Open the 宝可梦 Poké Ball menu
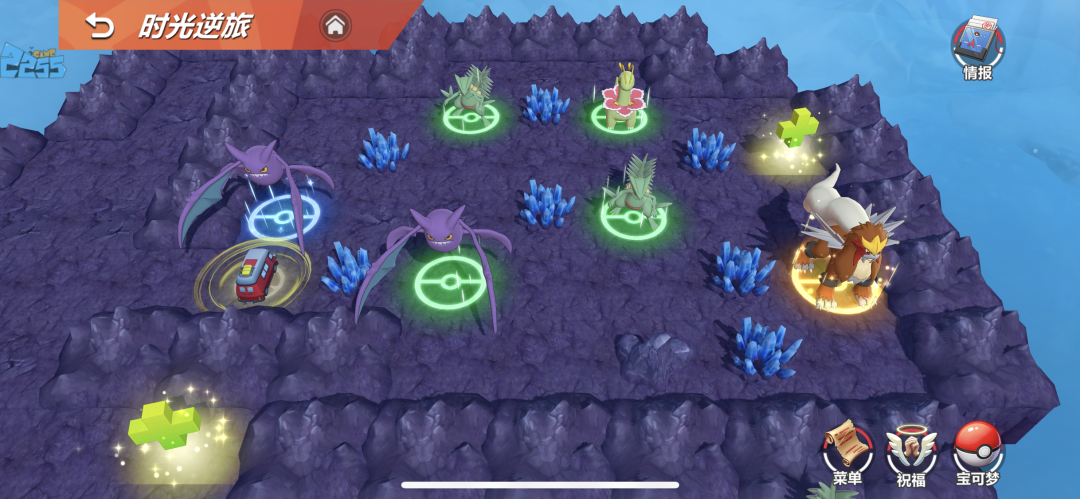This screenshot has height=499, width=1080. click(977, 449)
